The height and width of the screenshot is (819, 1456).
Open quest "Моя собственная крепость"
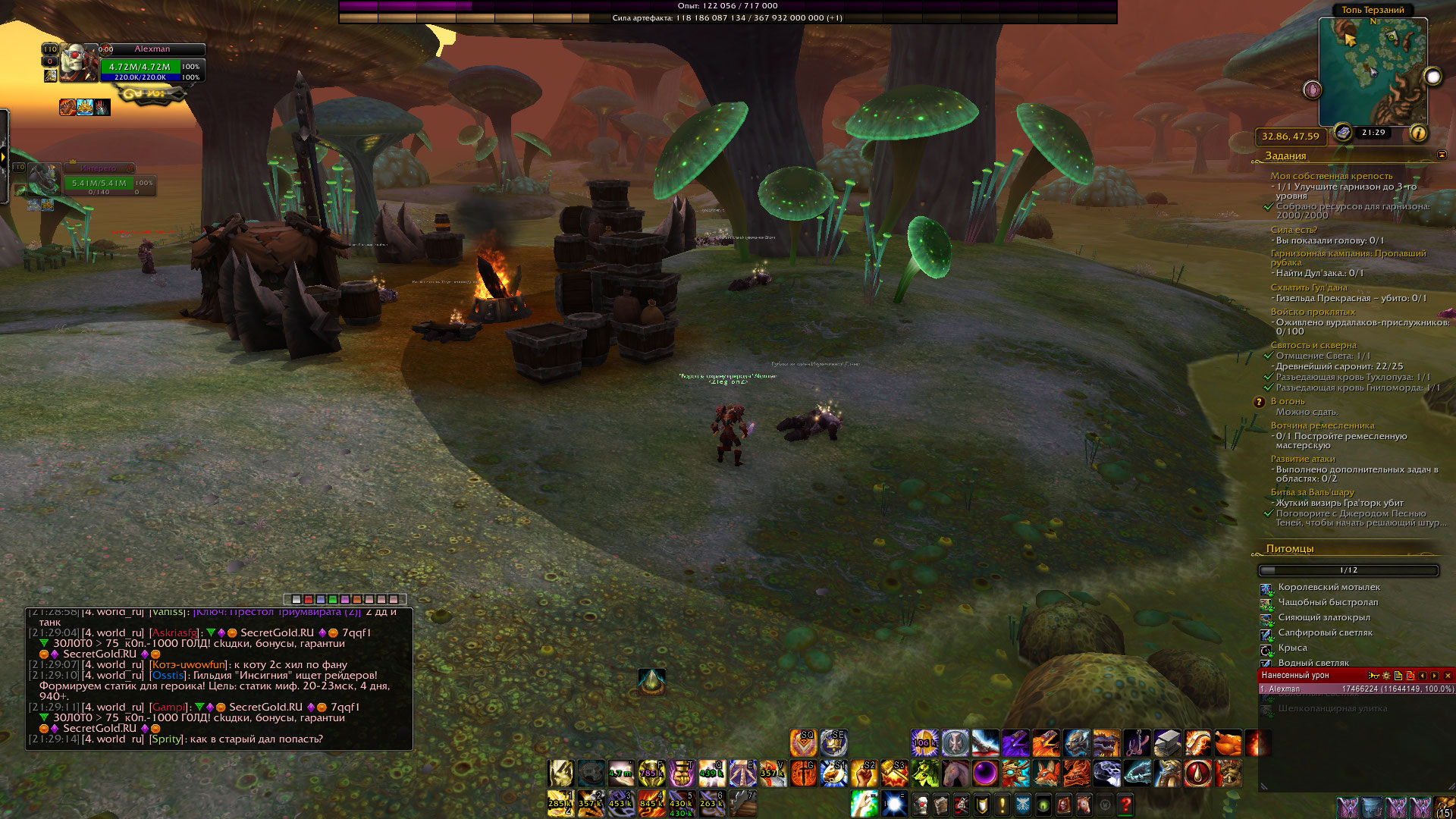[1331, 176]
